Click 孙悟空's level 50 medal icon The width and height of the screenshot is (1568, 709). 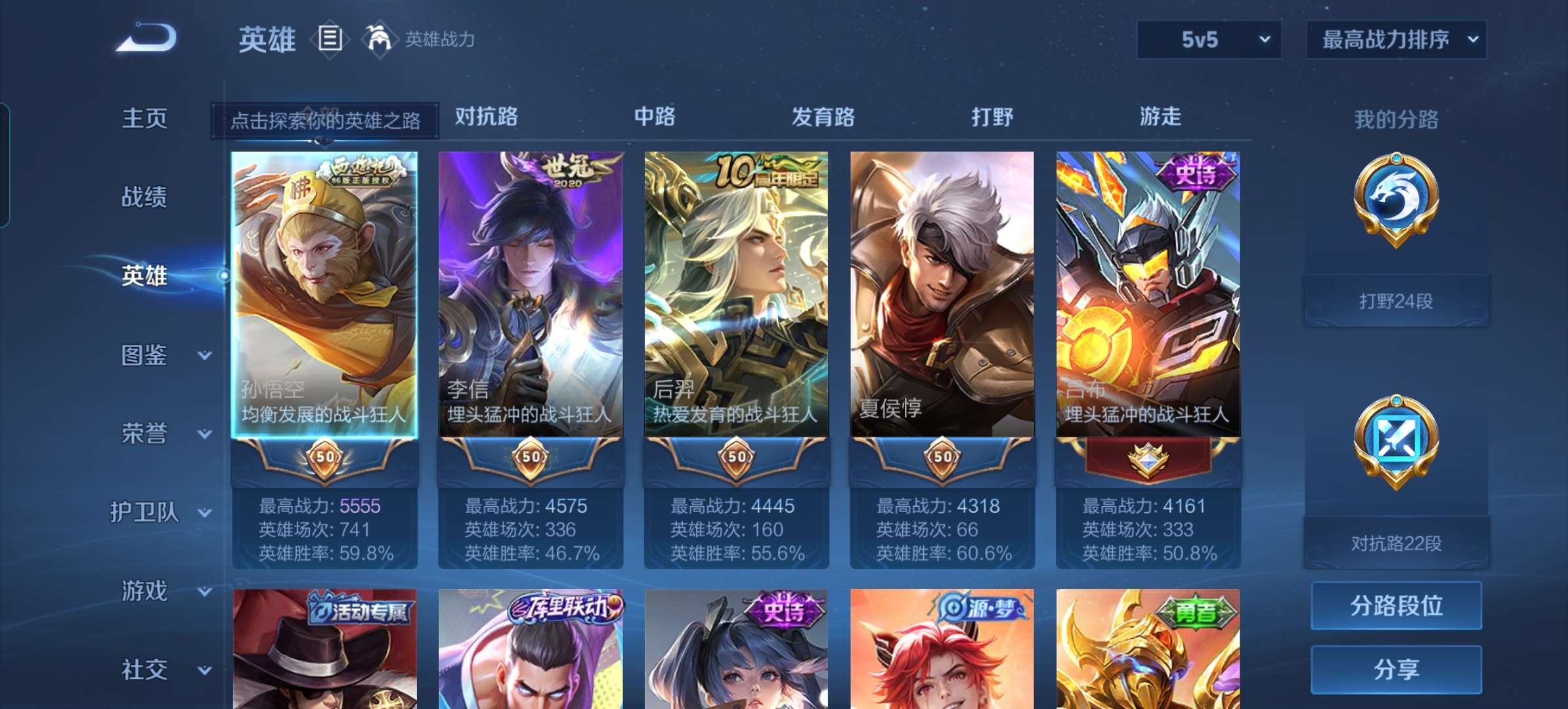coord(326,459)
